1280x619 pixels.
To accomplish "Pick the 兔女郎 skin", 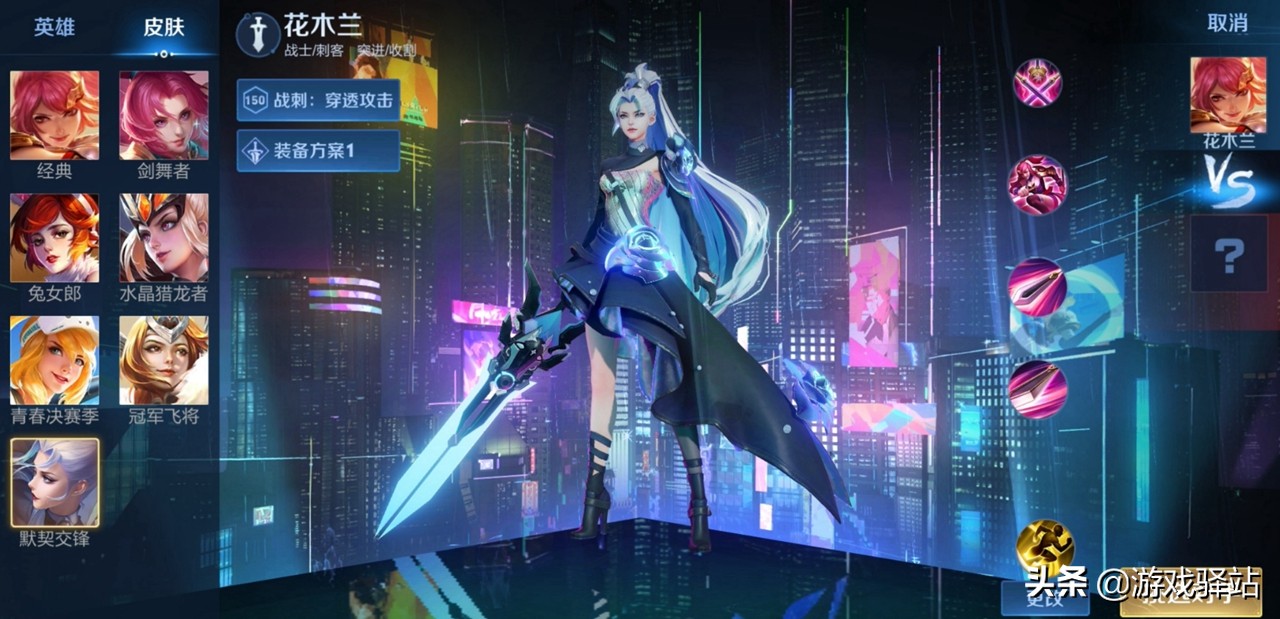I will pos(55,238).
